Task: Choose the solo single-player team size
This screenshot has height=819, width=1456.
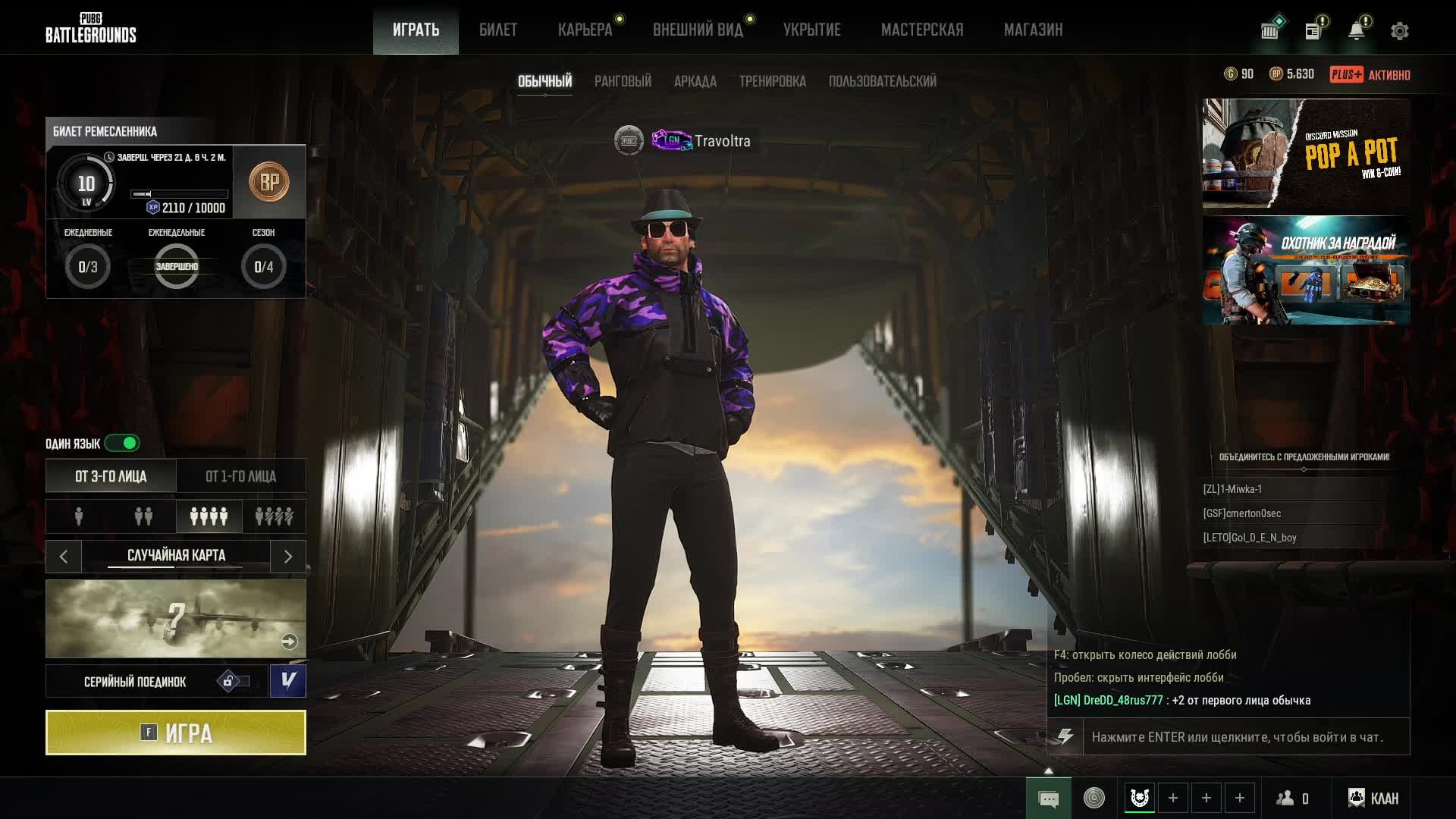Action: pos(79,516)
